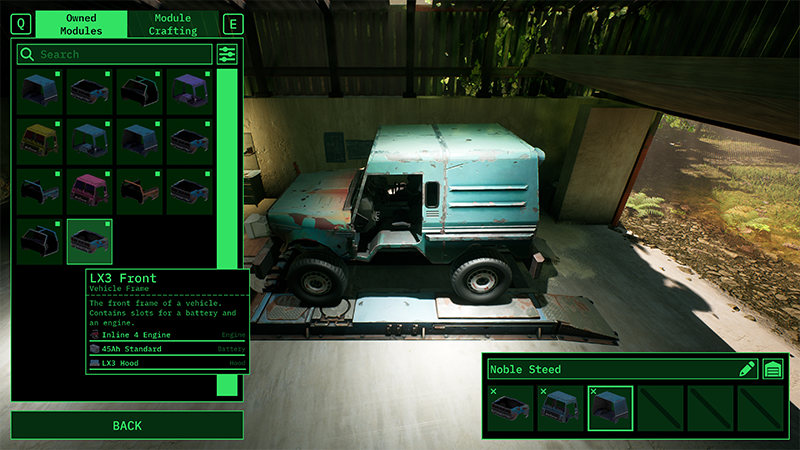The width and height of the screenshot is (800, 450).
Task: Edit the Noble Steed vehicle name
Action: click(610, 369)
